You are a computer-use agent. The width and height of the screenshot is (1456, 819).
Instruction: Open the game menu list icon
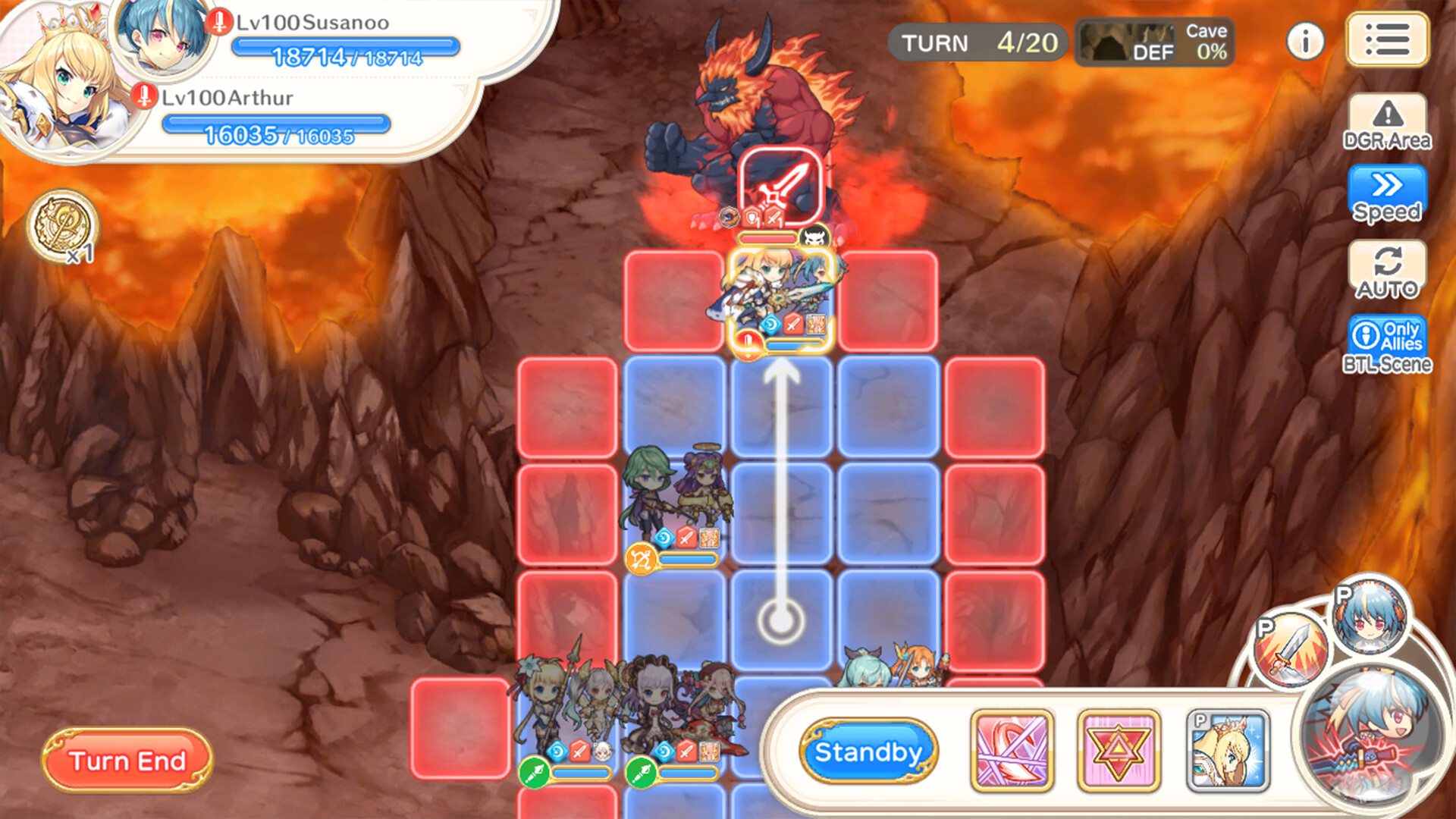click(x=1387, y=39)
